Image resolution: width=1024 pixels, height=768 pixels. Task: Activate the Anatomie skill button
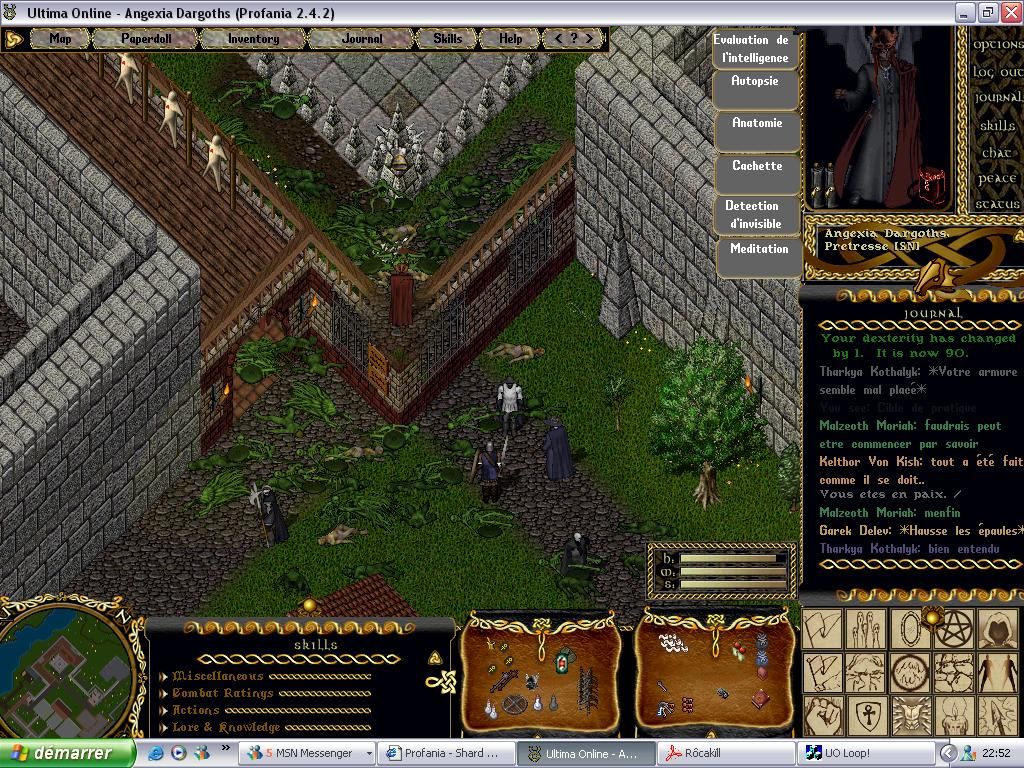coord(757,124)
